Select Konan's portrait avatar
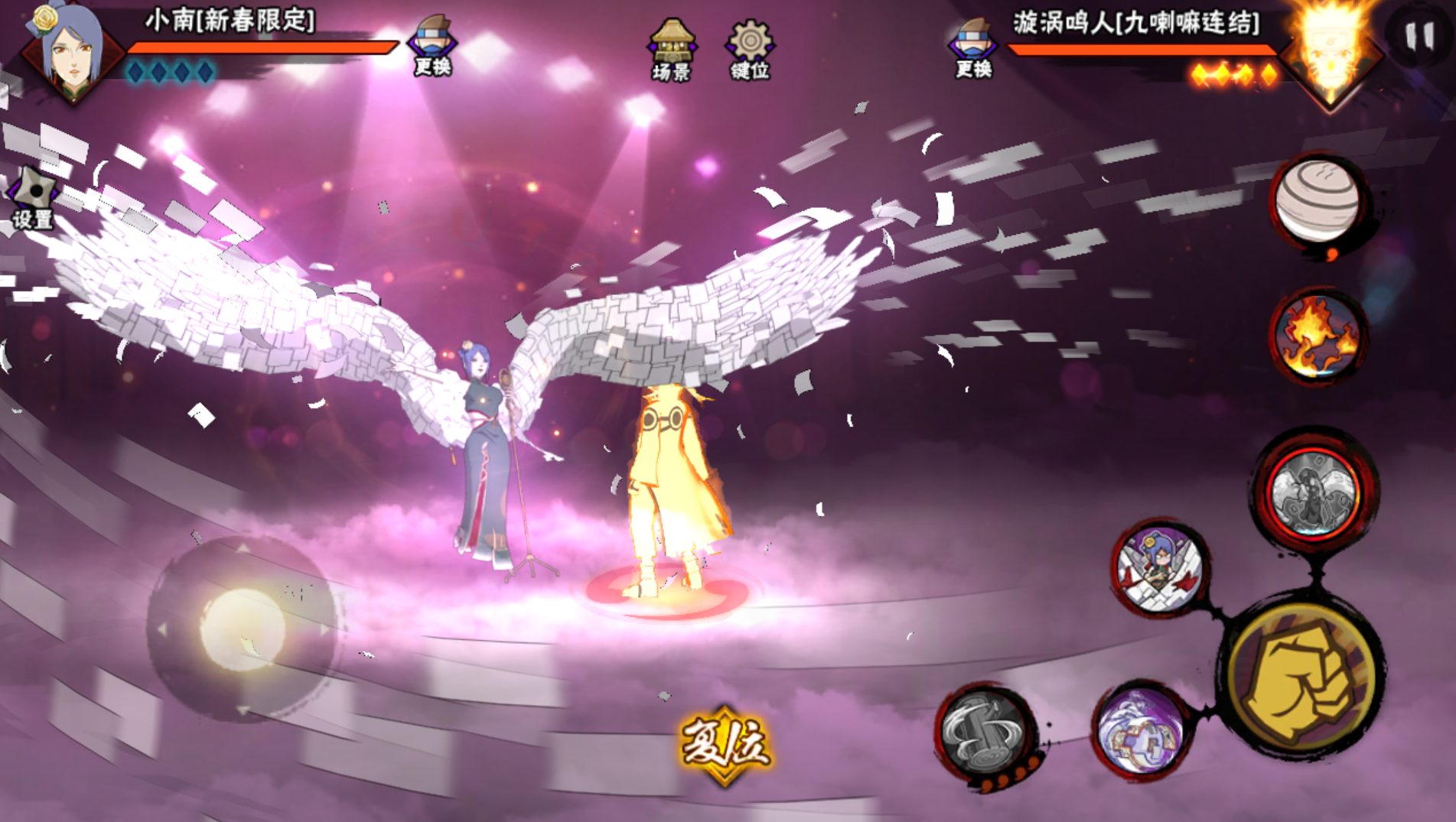Screen dimensions: 1456x822 (x=70, y=54)
